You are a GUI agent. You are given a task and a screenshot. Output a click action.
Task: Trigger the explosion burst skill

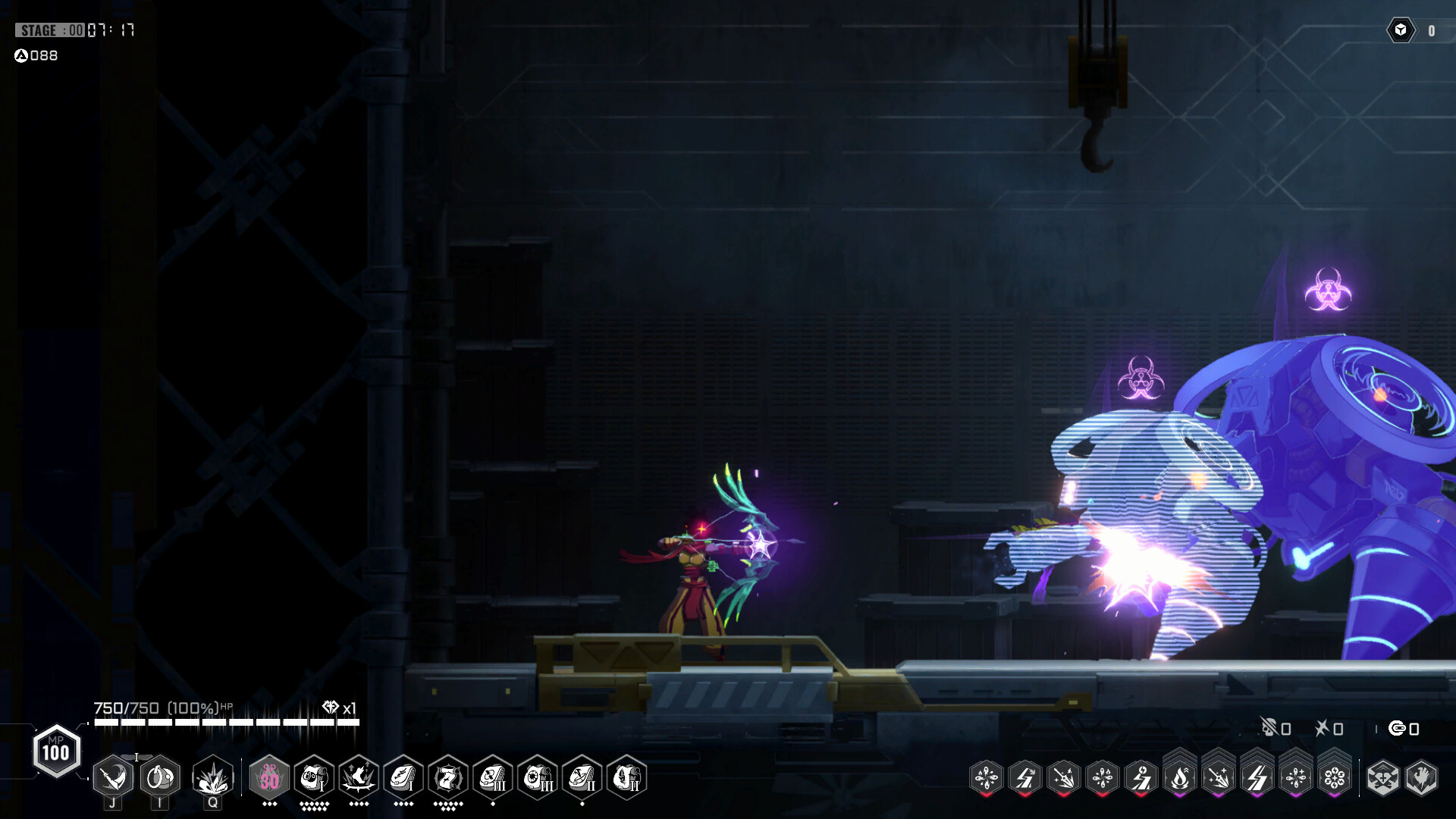coord(213,777)
